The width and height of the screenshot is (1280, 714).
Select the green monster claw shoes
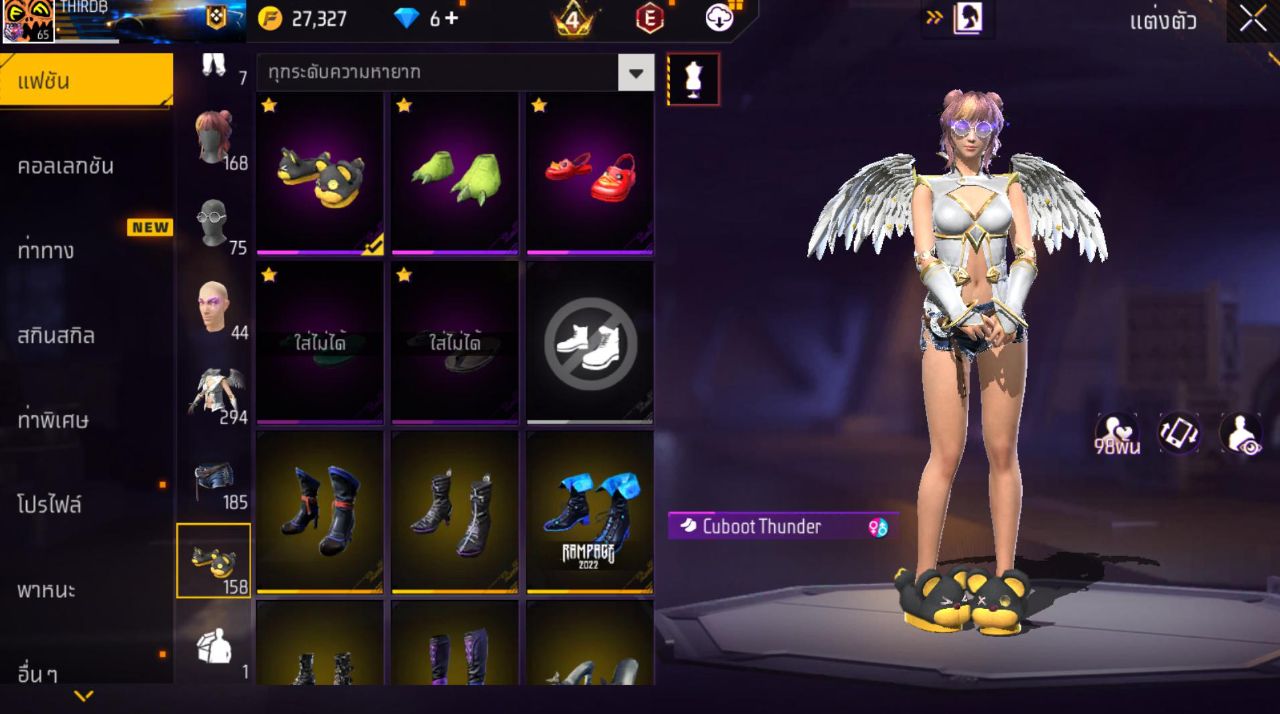(x=455, y=174)
